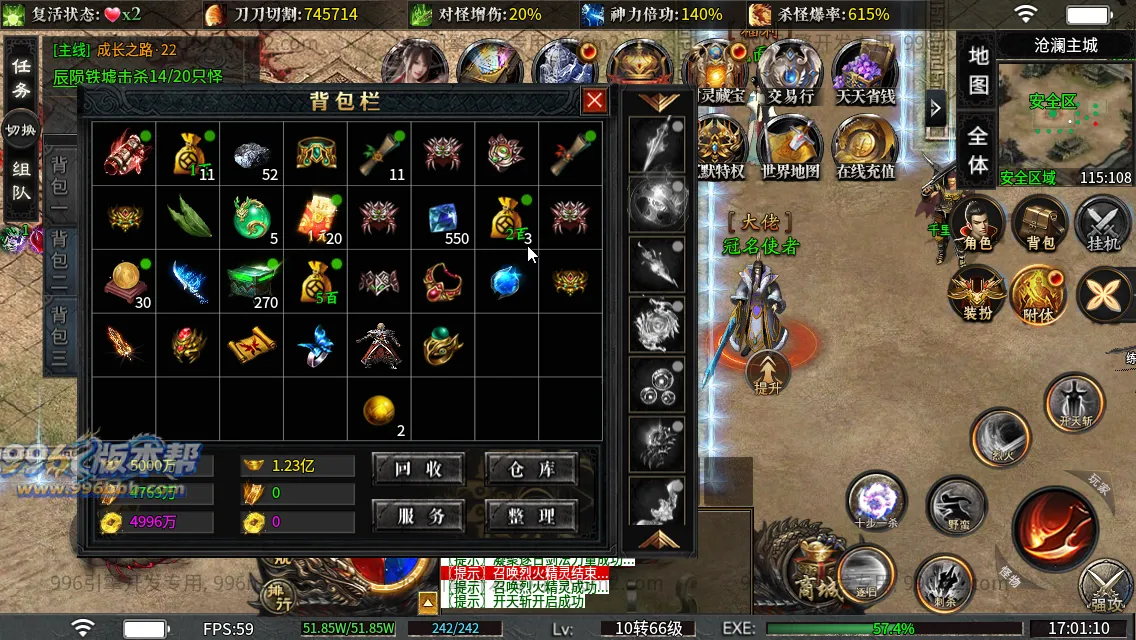Toggle 挂机 auto-battle
The image size is (1136, 640).
tap(1102, 222)
